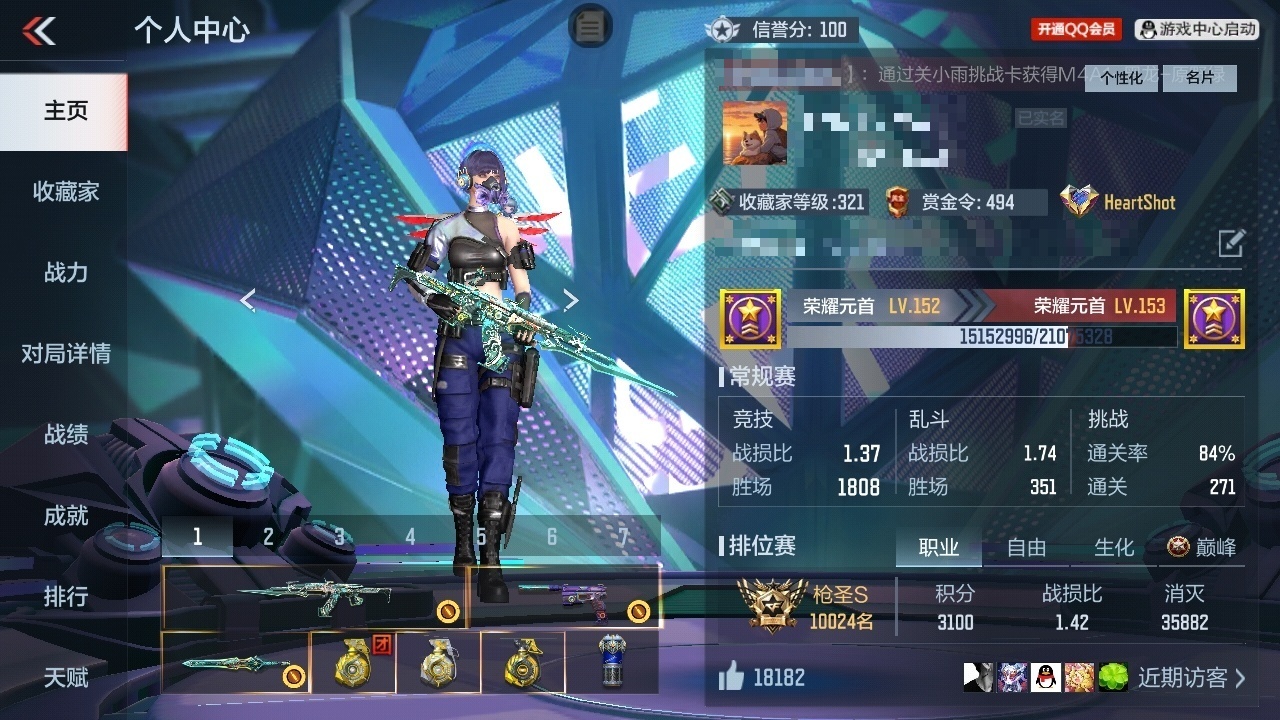Screen dimensions: 1280x720
Task: Open the 收藏家 collector page
Action: (66, 192)
